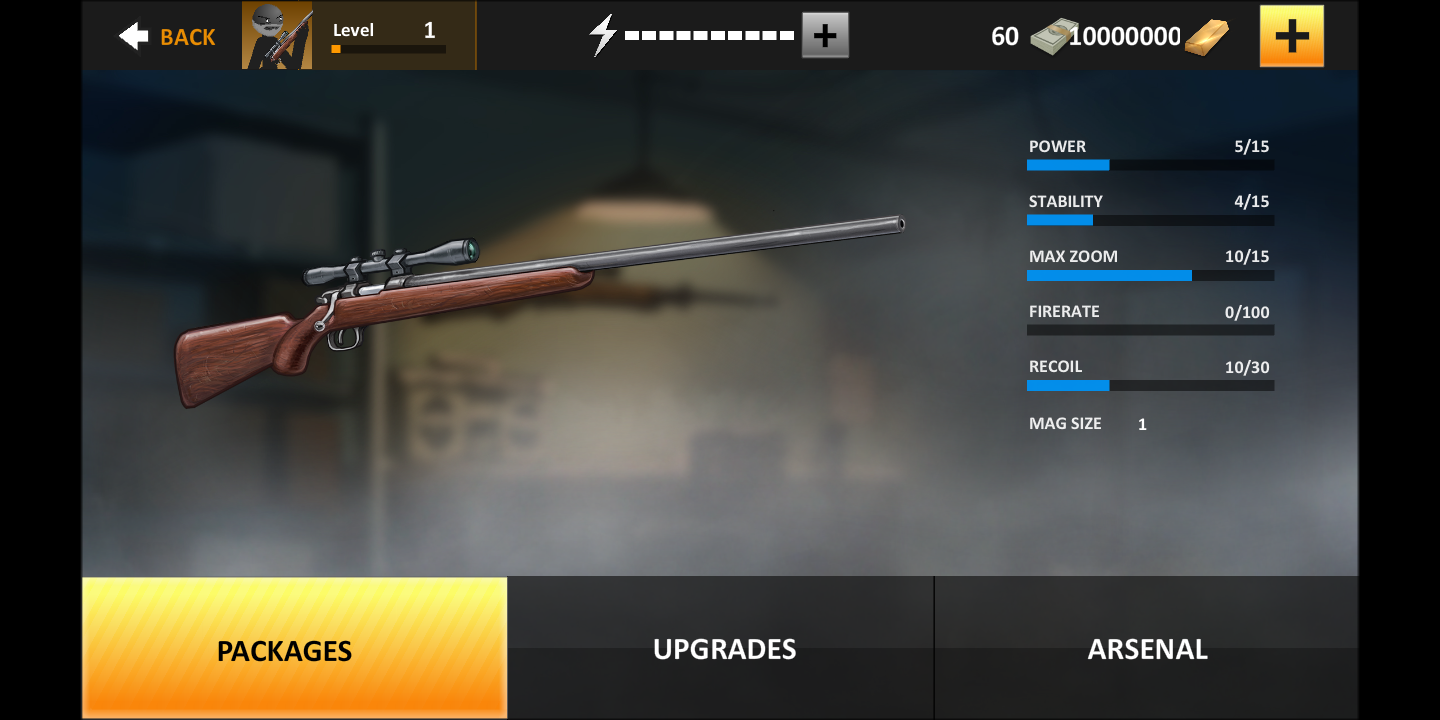Switch to the UPGRADES tab

tap(722, 648)
